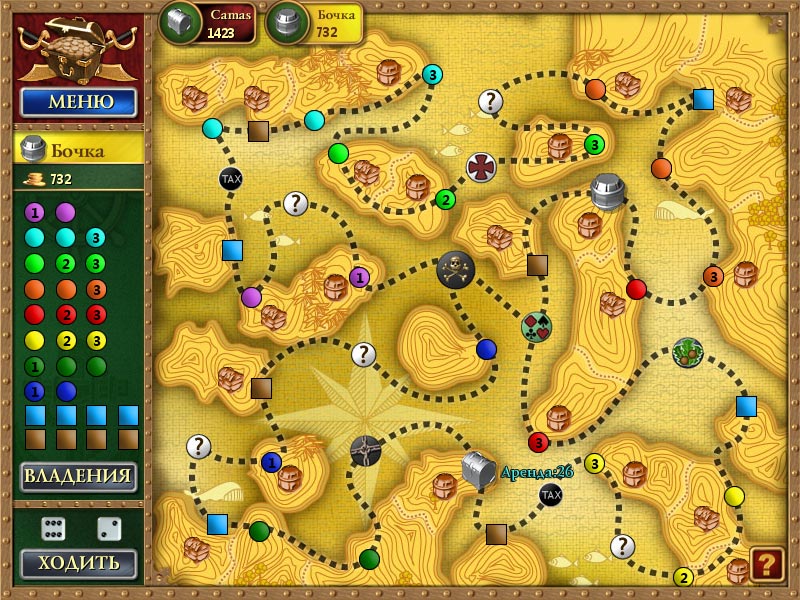Select the palm tree island board tile

(x=688, y=352)
